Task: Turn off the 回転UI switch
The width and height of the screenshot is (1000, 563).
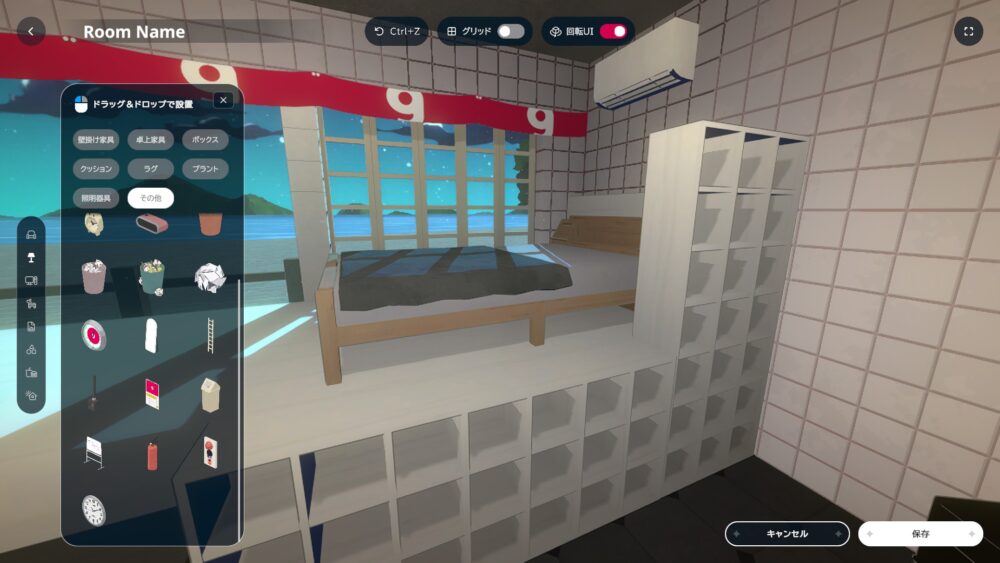Action: 612,31
